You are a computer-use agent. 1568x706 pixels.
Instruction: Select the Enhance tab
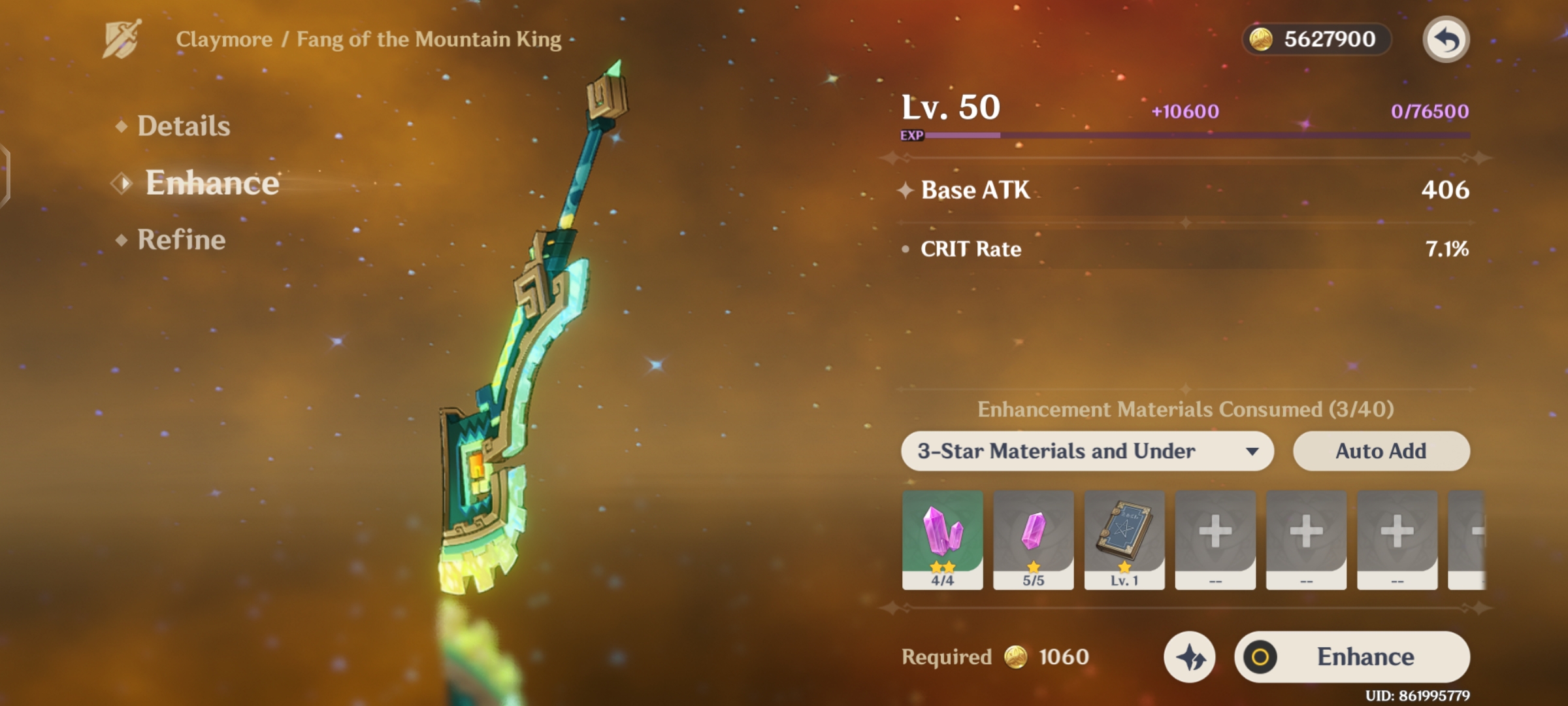click(212, 183)
